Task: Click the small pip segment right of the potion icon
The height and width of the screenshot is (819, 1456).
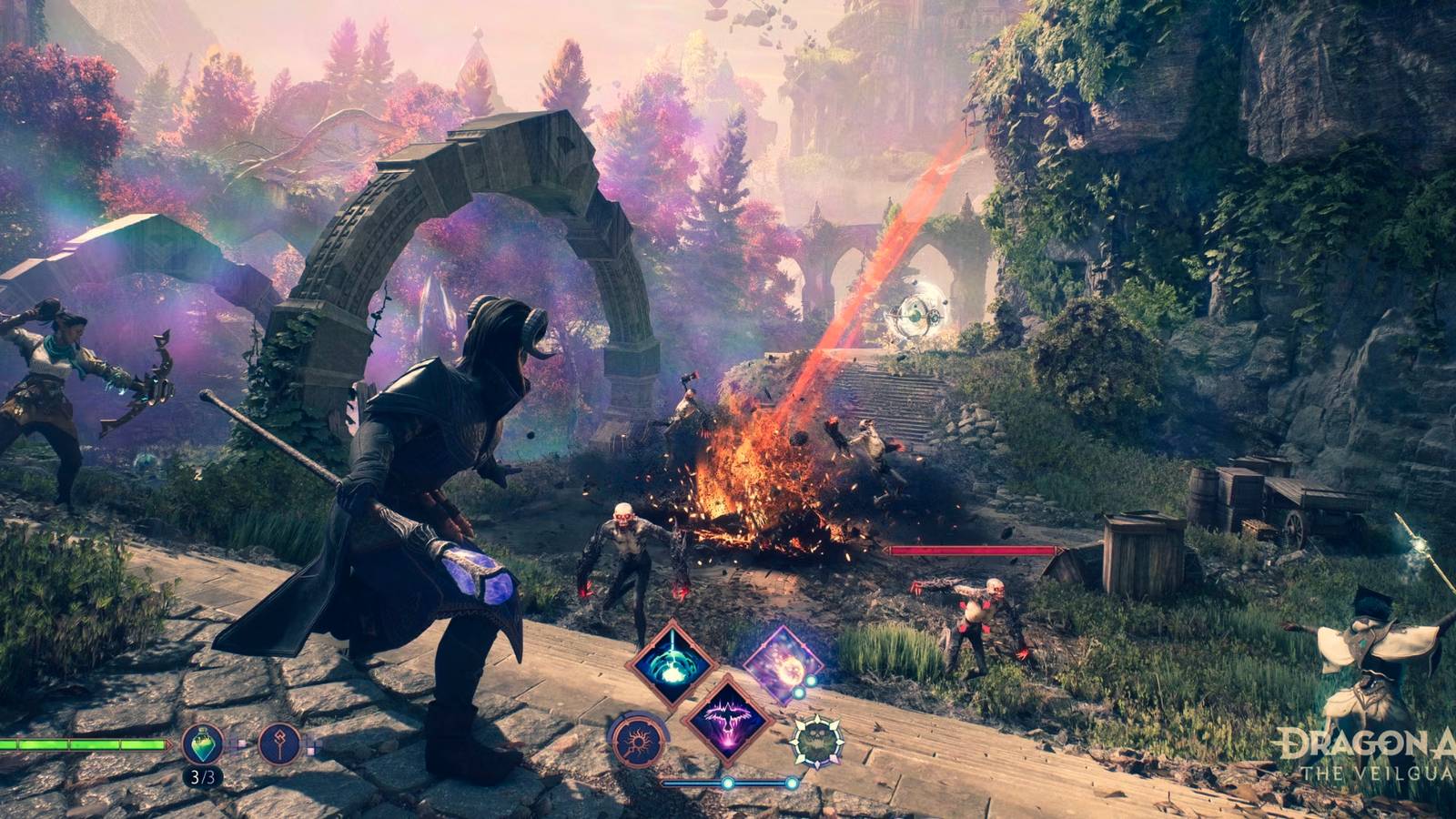Action: point(242,744)
